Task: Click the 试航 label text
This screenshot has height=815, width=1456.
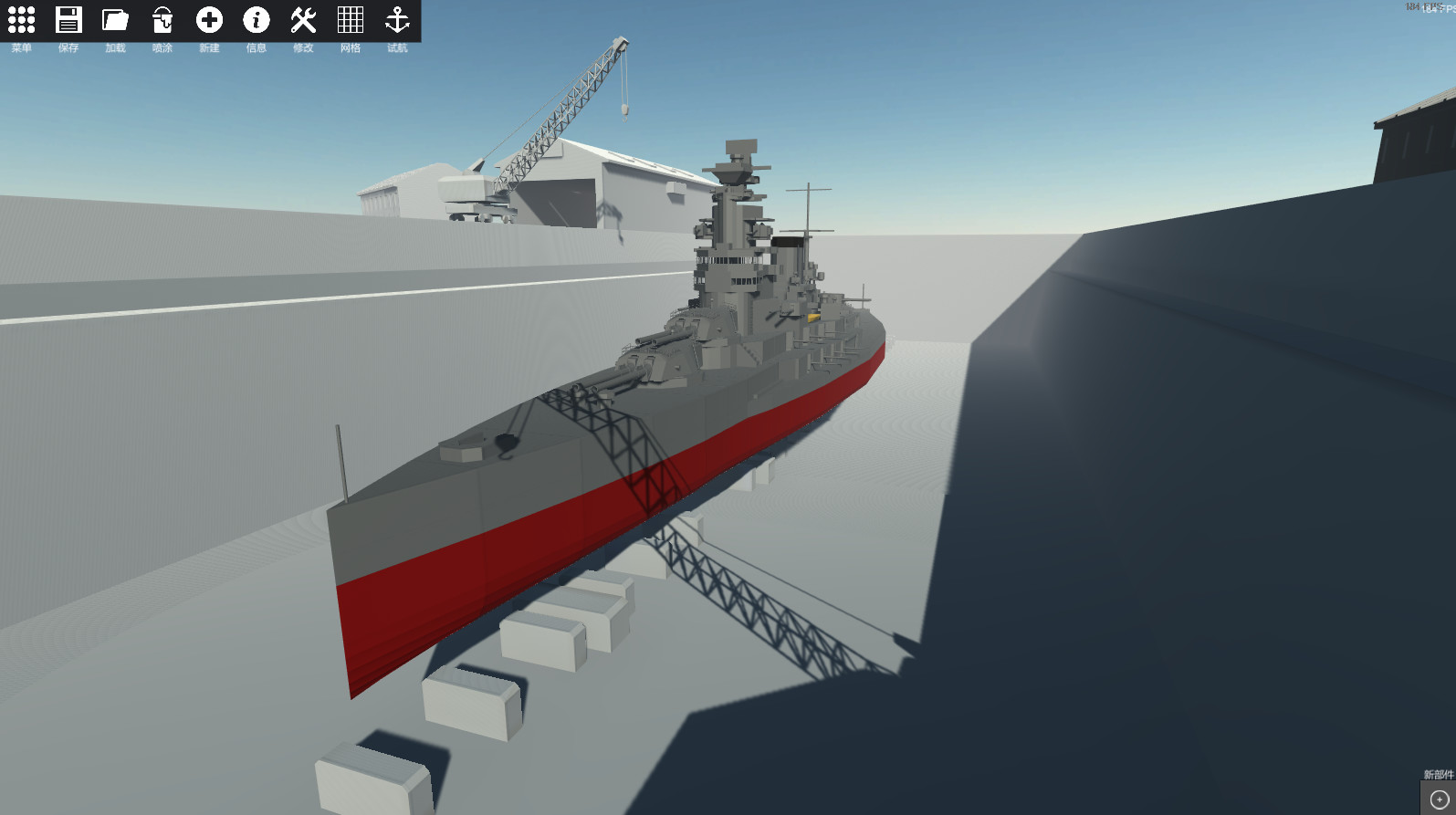Action: click(397, 48)
